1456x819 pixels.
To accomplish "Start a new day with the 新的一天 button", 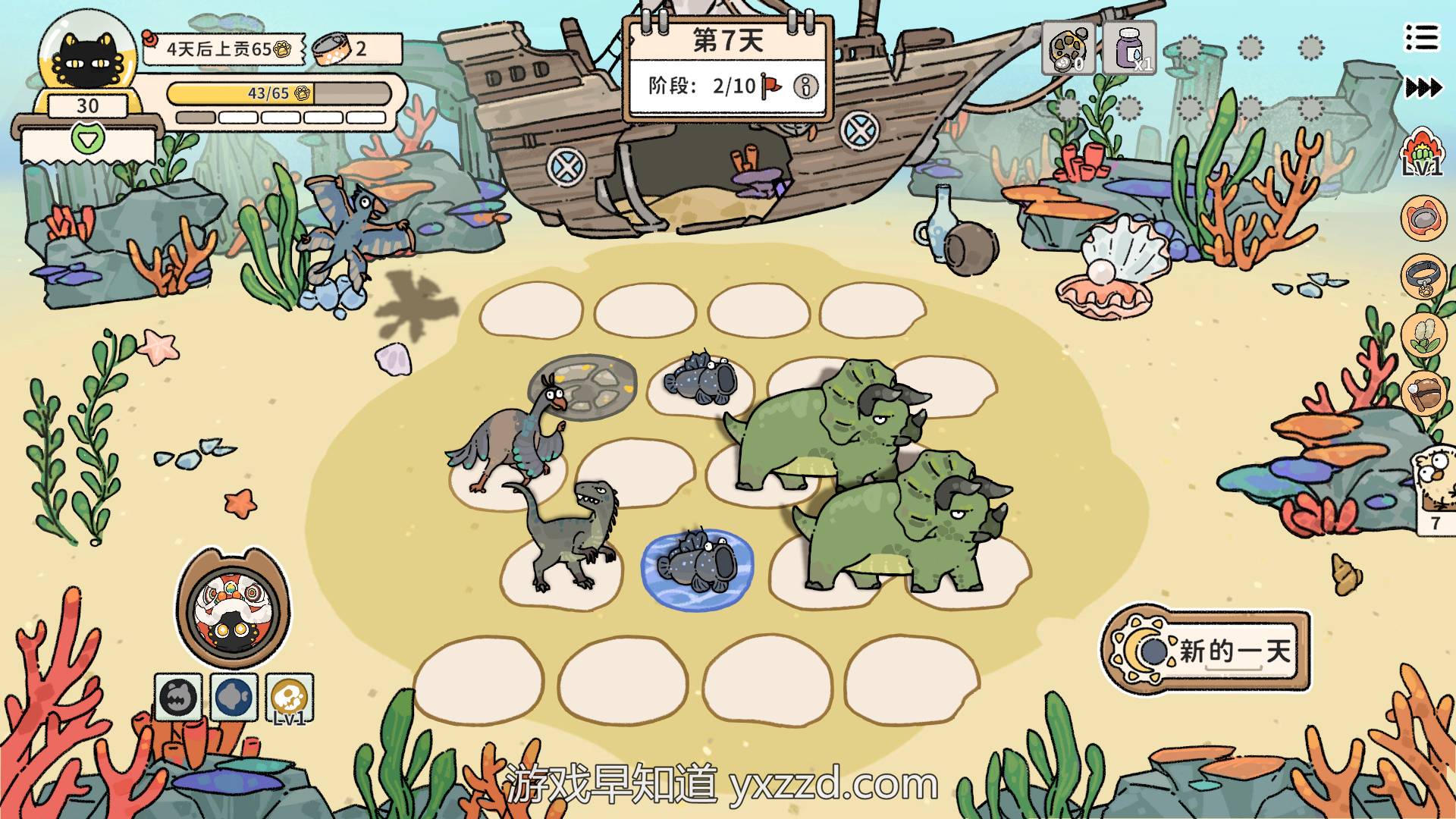I will (1207, 651).
